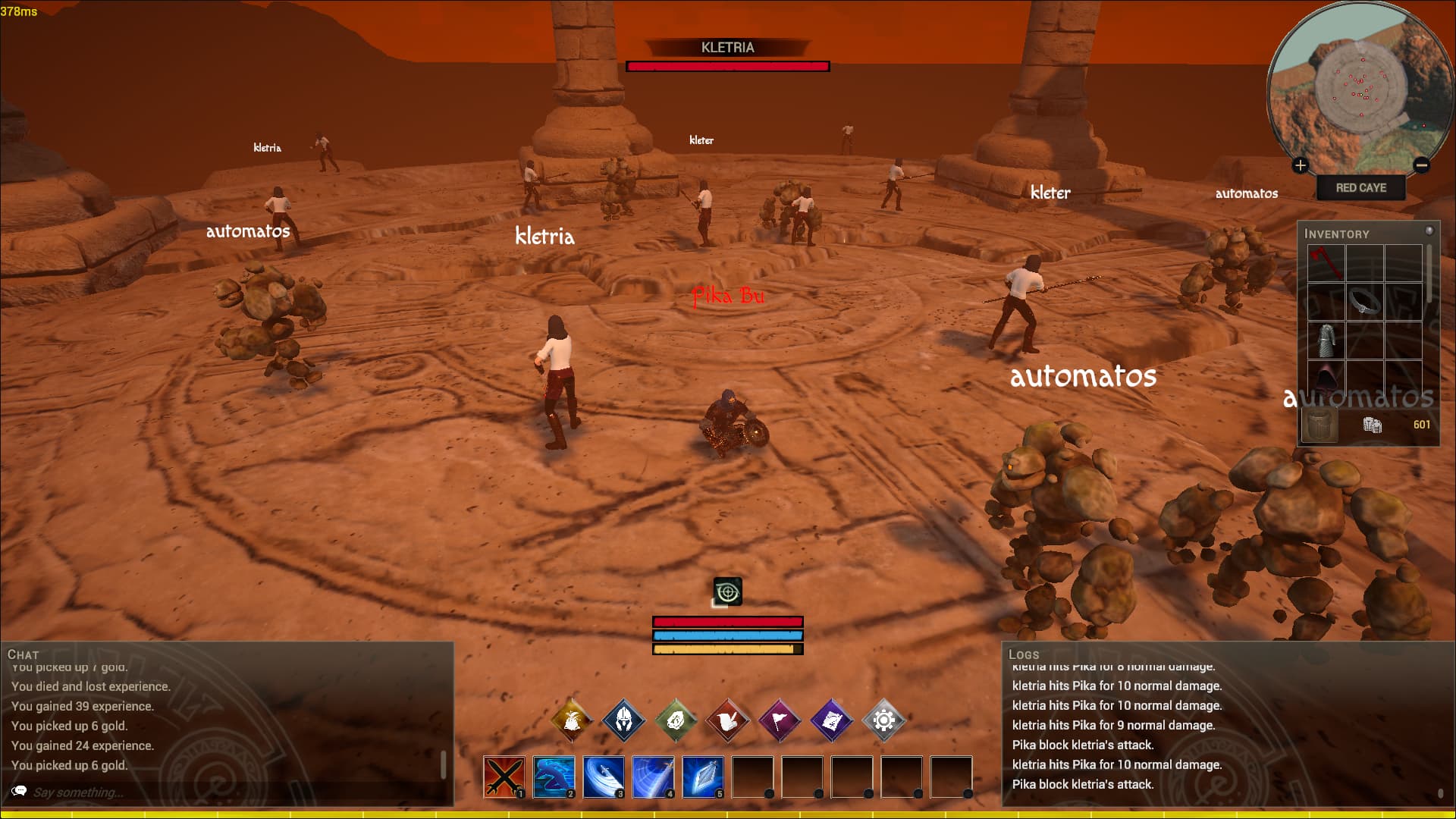Image resolution: width=1456 pixels, height=819 pixels.
Task: Open the red scroll and quill menu
Action: click(727, 719)
